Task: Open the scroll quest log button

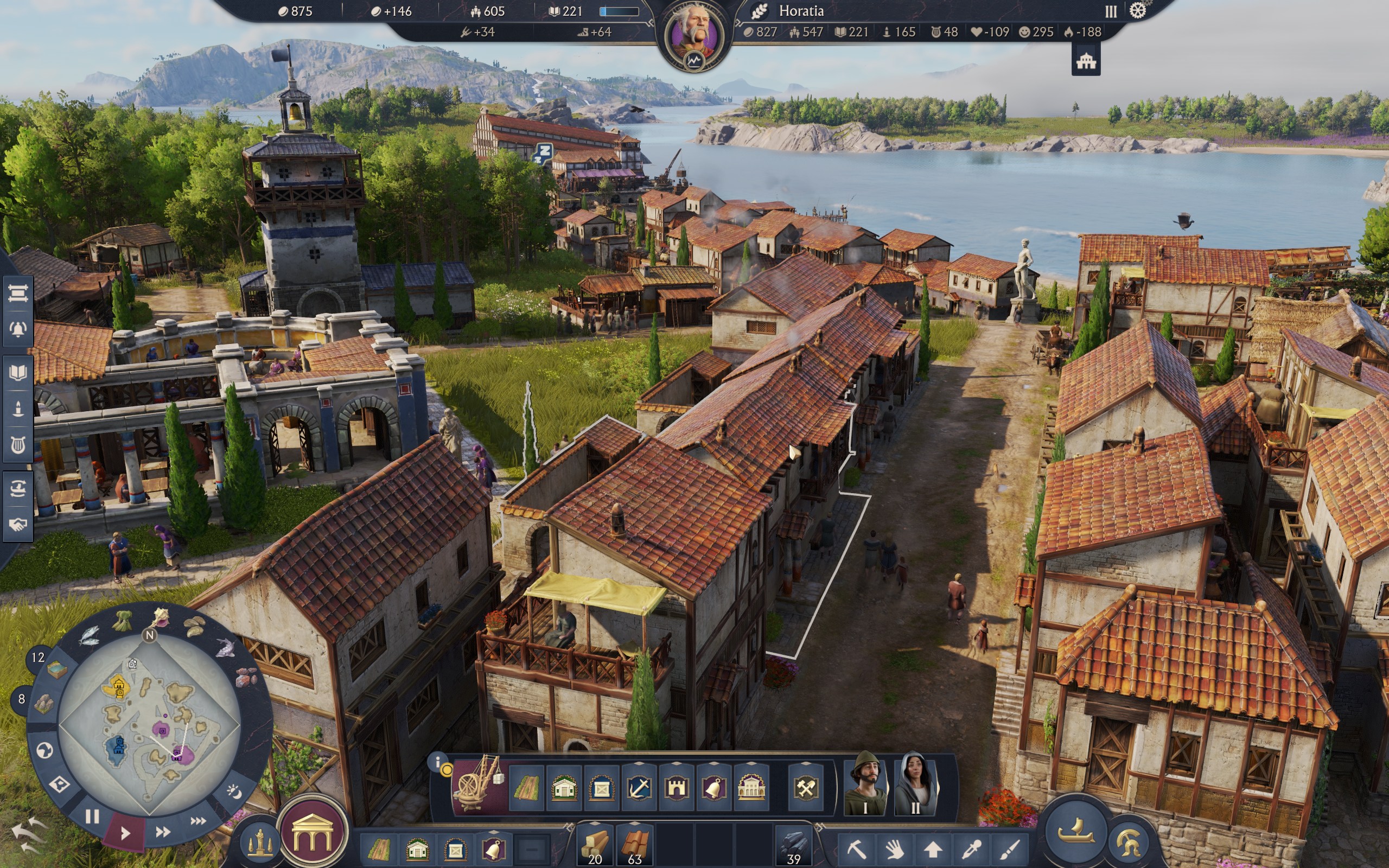Action: (x=18, y=294)
